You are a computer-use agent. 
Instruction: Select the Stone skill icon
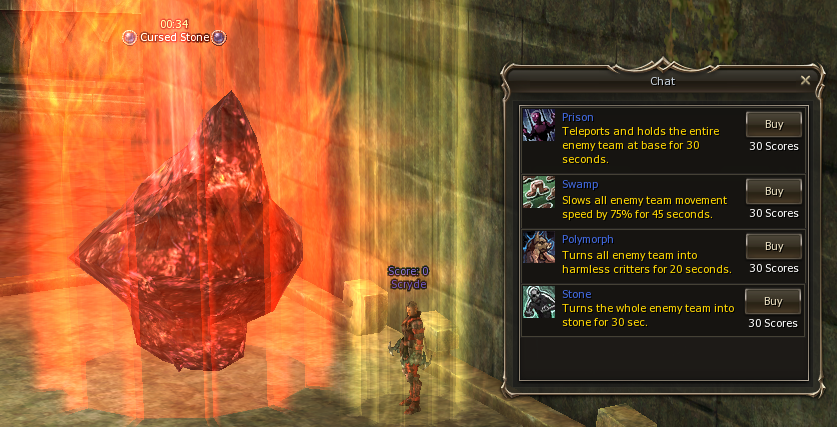pos(539,302)
